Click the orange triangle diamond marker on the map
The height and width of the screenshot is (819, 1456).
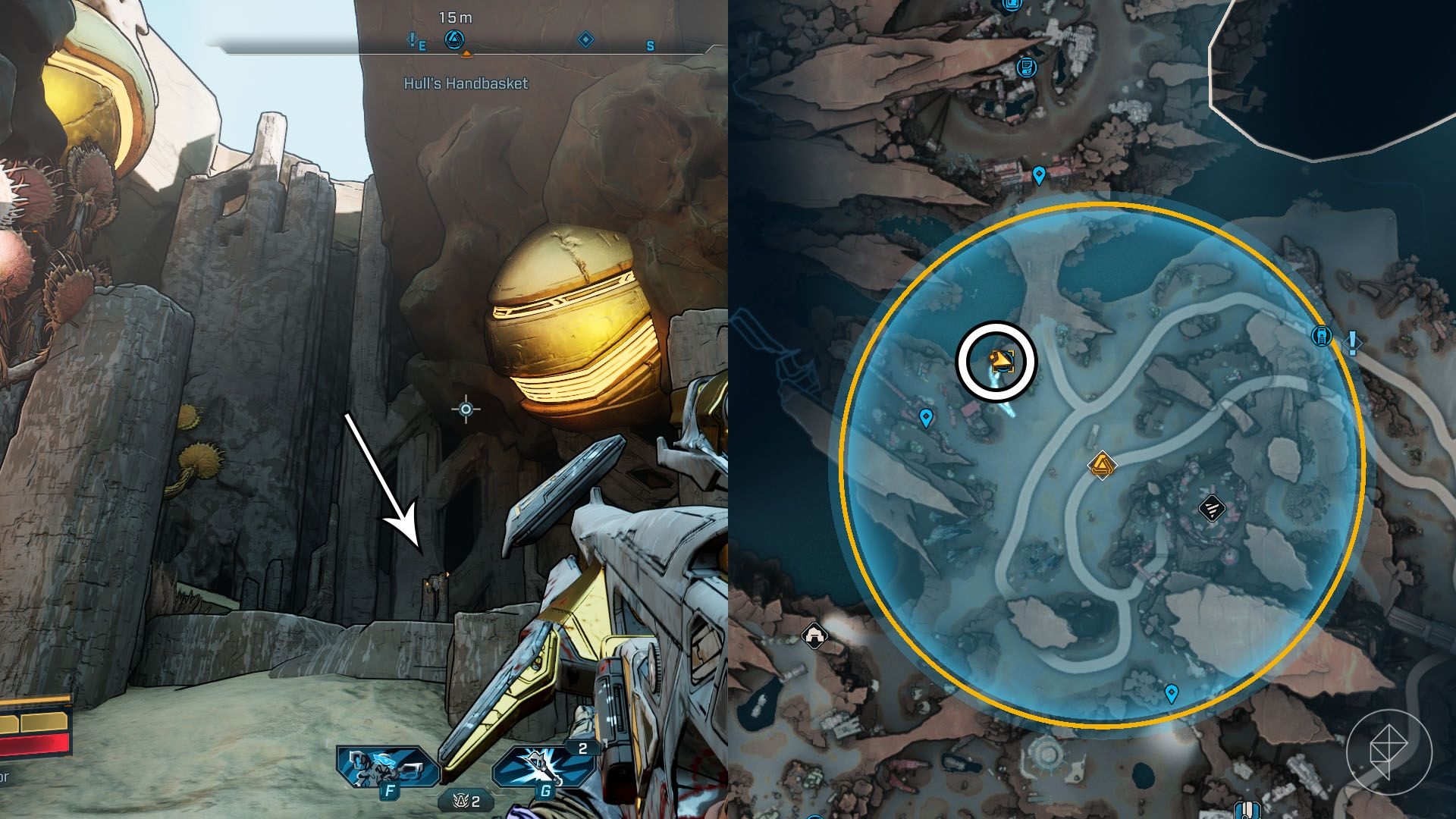coord(1101,464)
